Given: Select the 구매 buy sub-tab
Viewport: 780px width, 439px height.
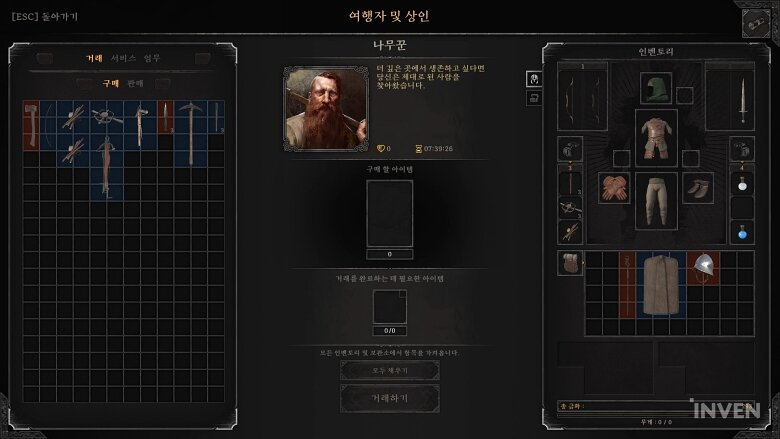Looking at the screenshot, I should (x=110, y=84).
